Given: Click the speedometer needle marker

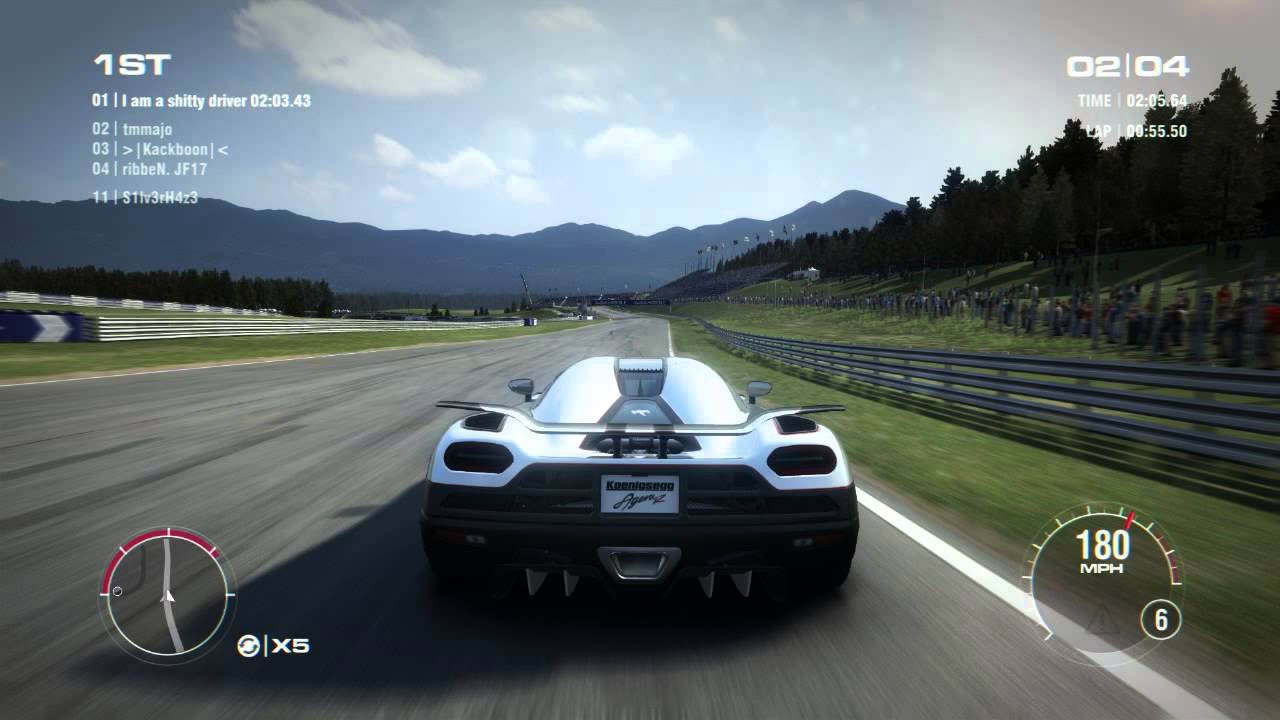Looking at the screenshot, I should [x=1130, y=521].
